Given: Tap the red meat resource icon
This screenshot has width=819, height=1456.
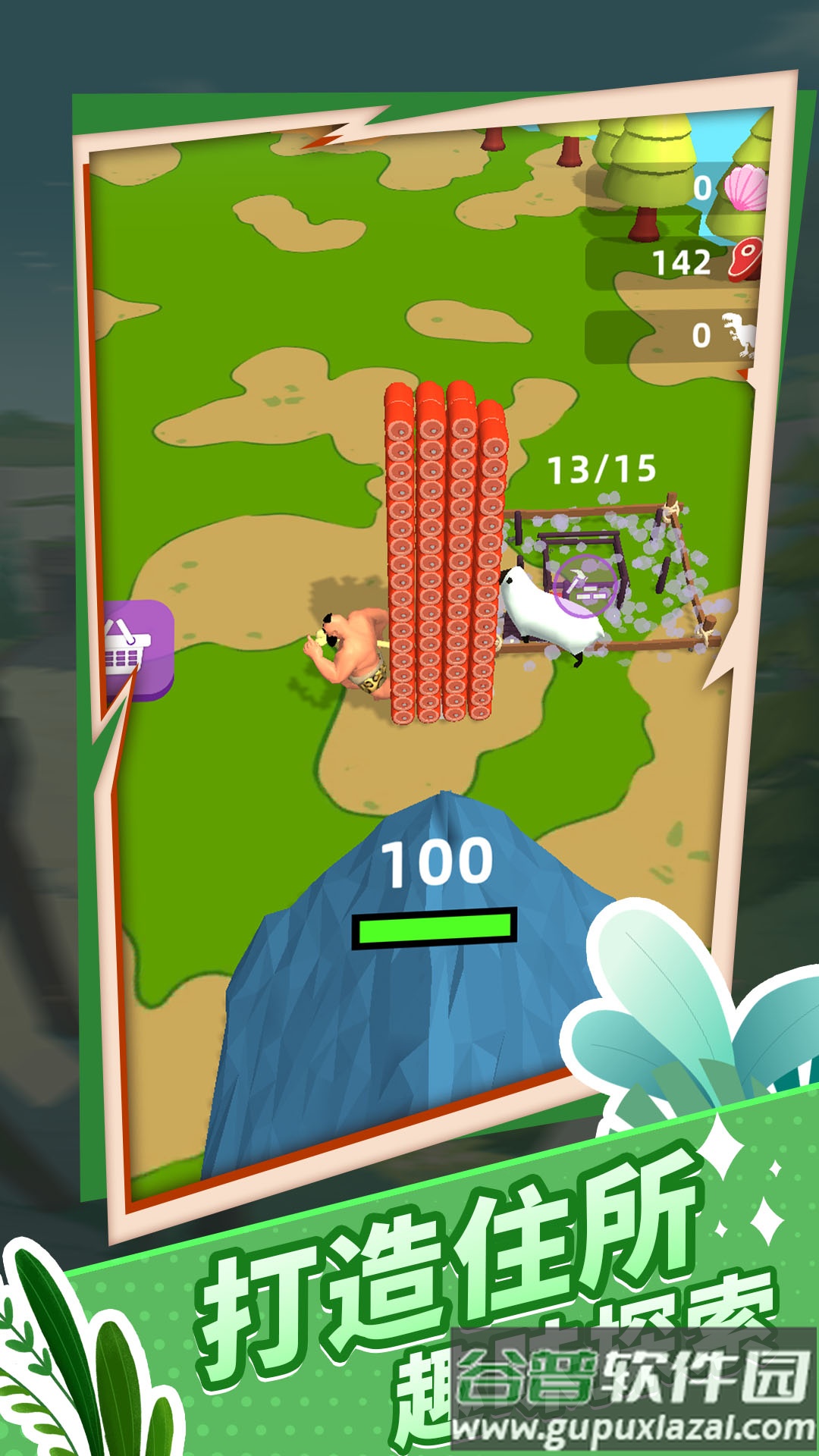Looking at the screenshot, I should coord(746,259).
